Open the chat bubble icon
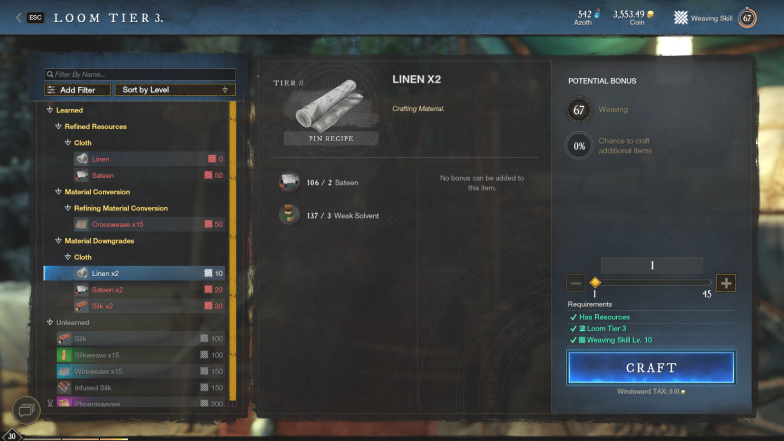Viewport: 784px width, 441px height. coord(26,407)
